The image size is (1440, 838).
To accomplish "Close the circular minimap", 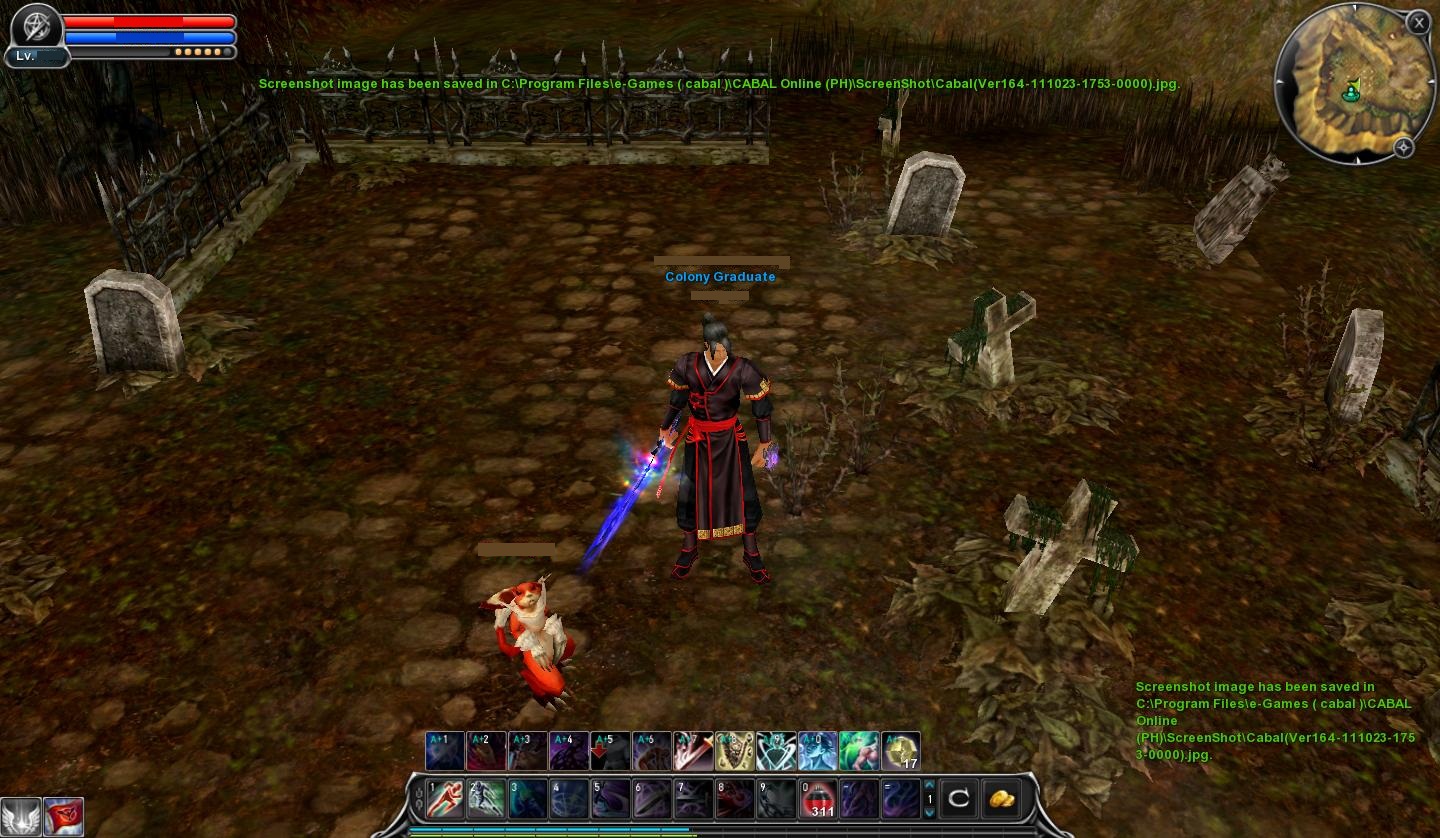I will point(1418,23).
